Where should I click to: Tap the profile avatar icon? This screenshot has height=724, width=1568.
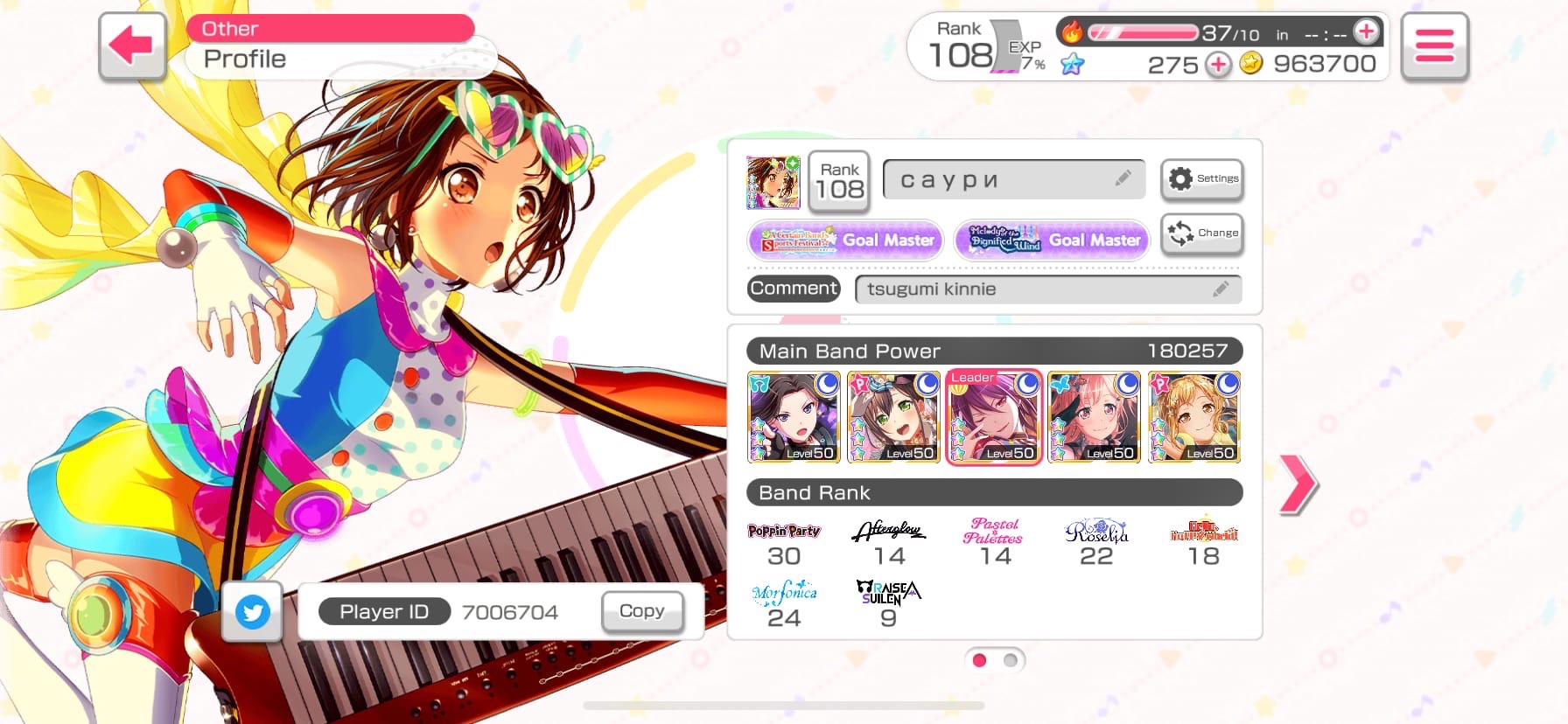click(773, 183)
